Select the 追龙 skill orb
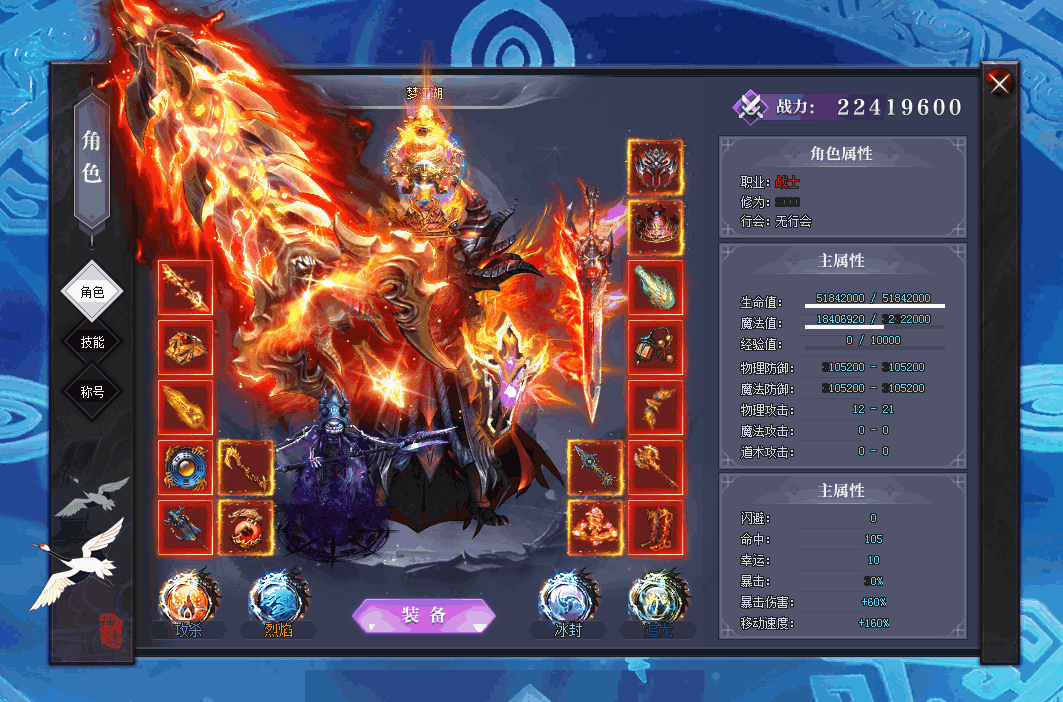 (x=657, y=601)
